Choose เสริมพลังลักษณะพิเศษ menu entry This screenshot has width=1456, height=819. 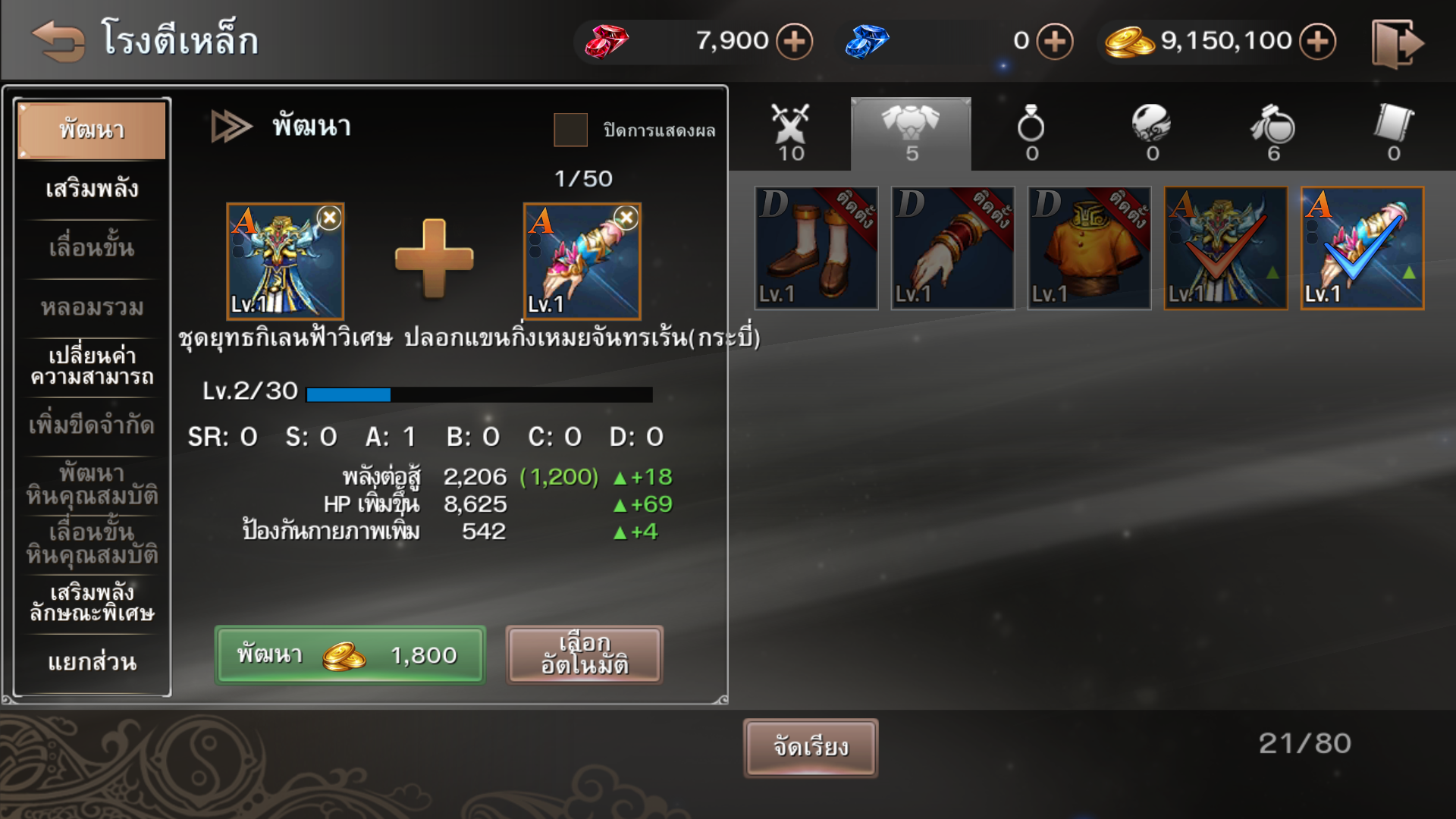click(92, 603)
